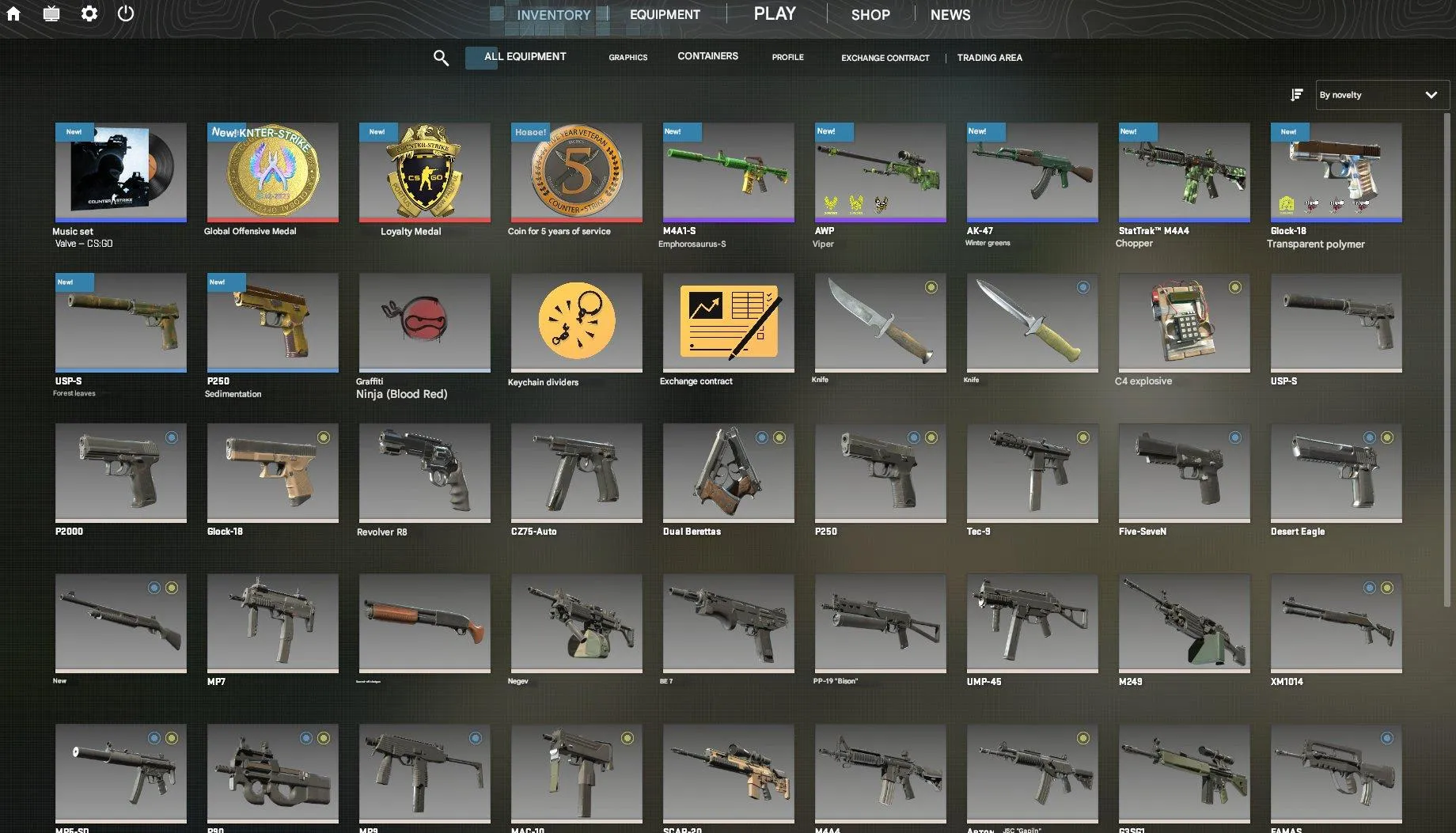Viewport: 1456px width, 833px height.
Task: Open the inventory search magnifier icon
Action: [441, 57]
